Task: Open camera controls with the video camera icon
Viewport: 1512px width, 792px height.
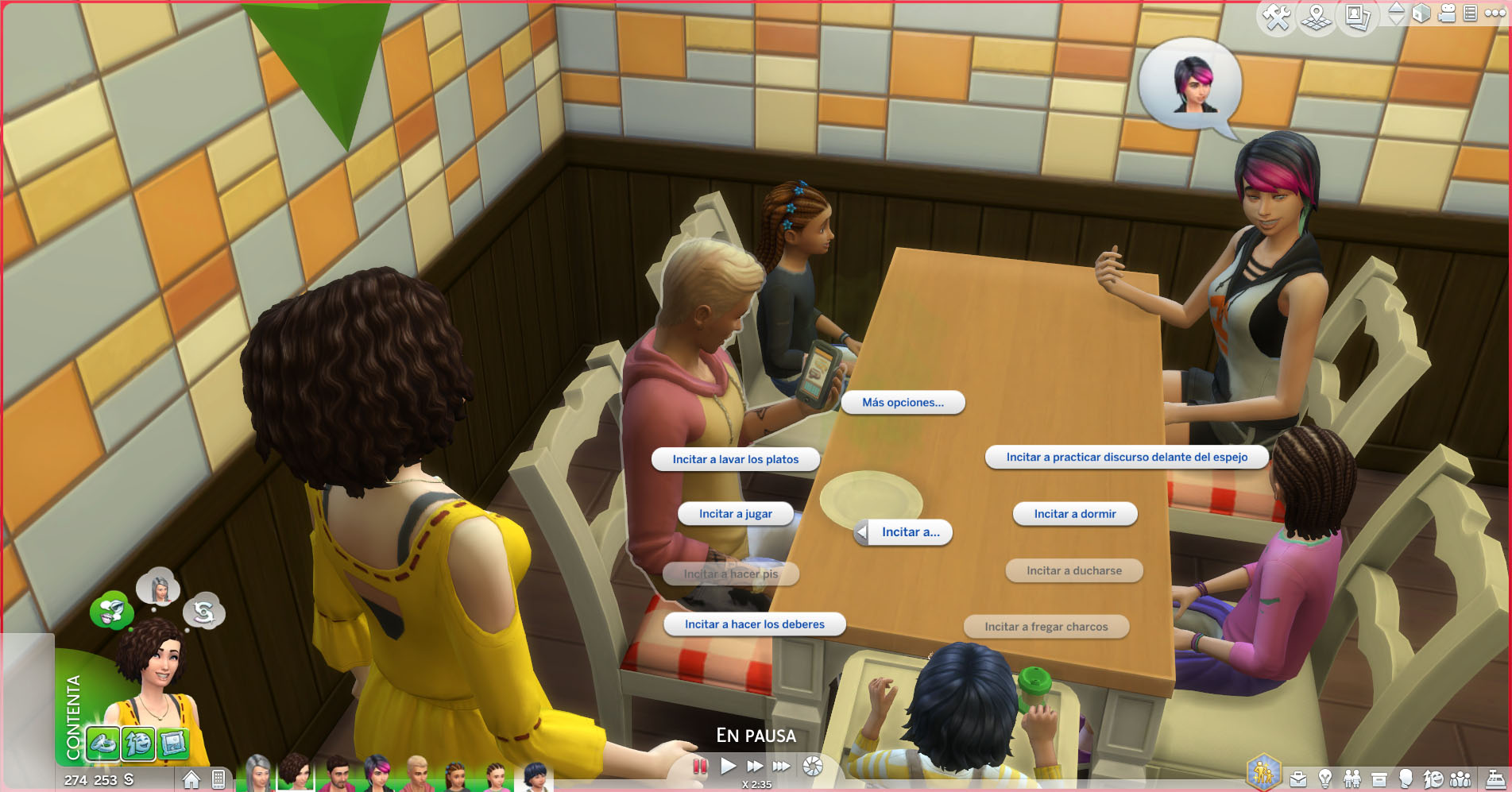Action: [1447, 14]
